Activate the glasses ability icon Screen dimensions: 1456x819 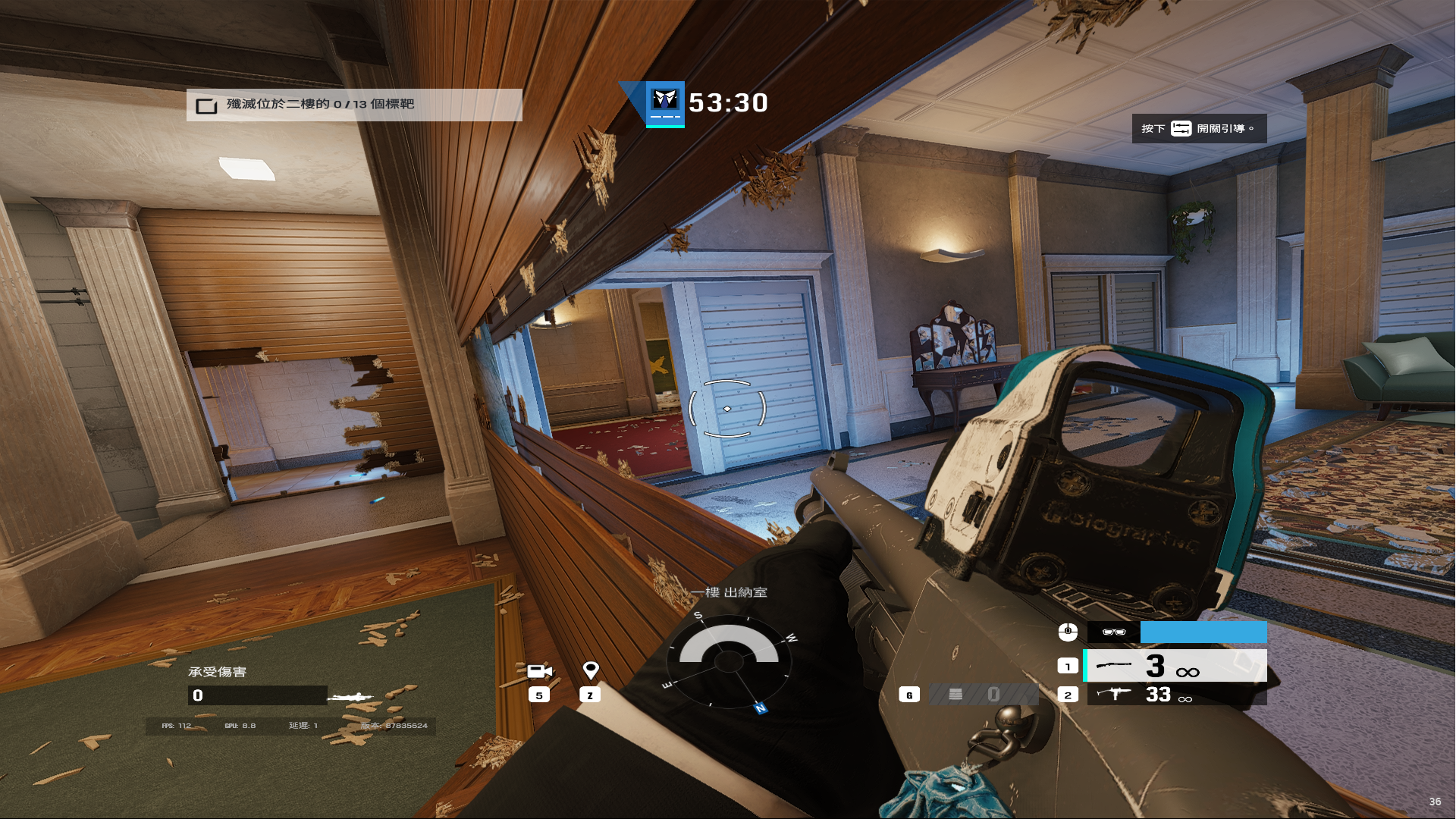1113,632
